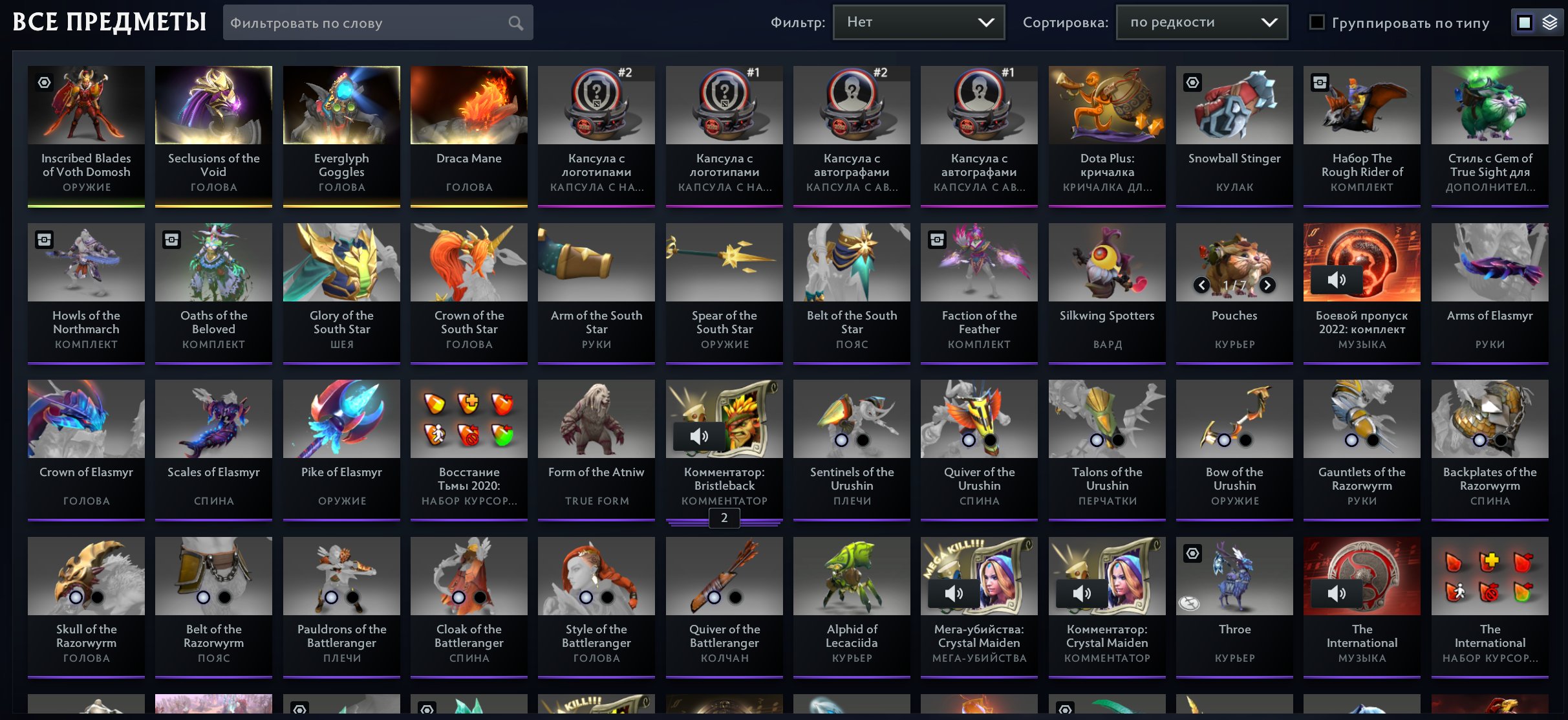Viewport: 1568px width, 720px height.
Task: Mute the Боевой пропуск 2022 music speaker icon
Action: (1337, 280)
